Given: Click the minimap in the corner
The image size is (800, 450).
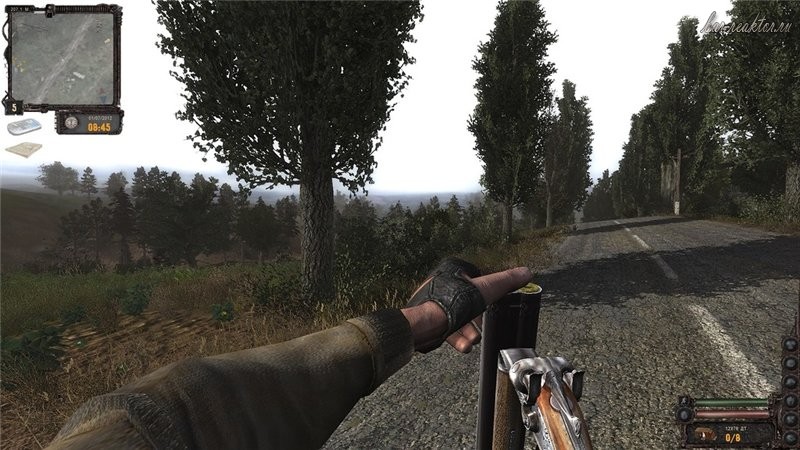Looking at the screenshot, I should coord(62,57).
